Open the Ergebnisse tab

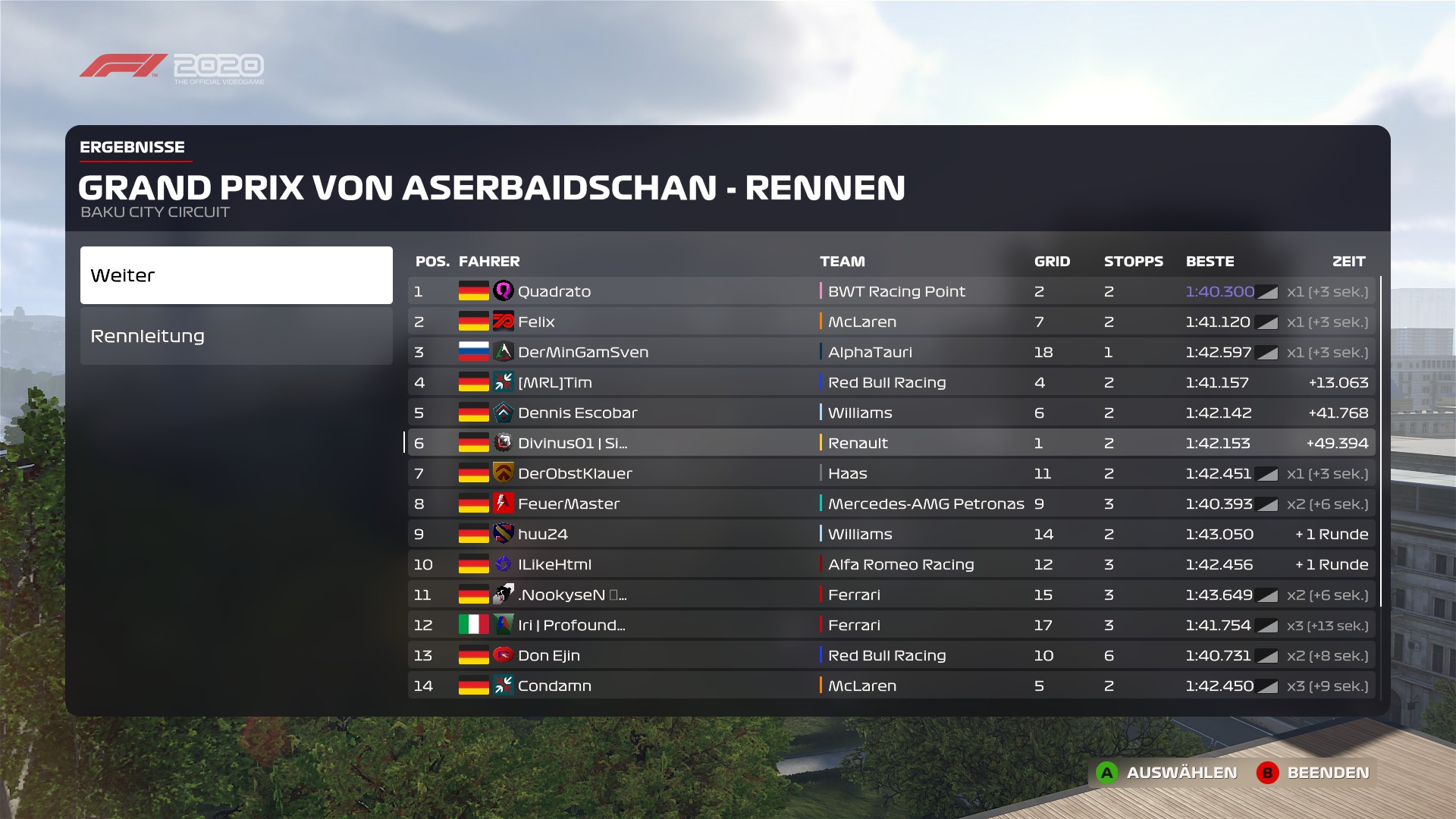point(133,147)
